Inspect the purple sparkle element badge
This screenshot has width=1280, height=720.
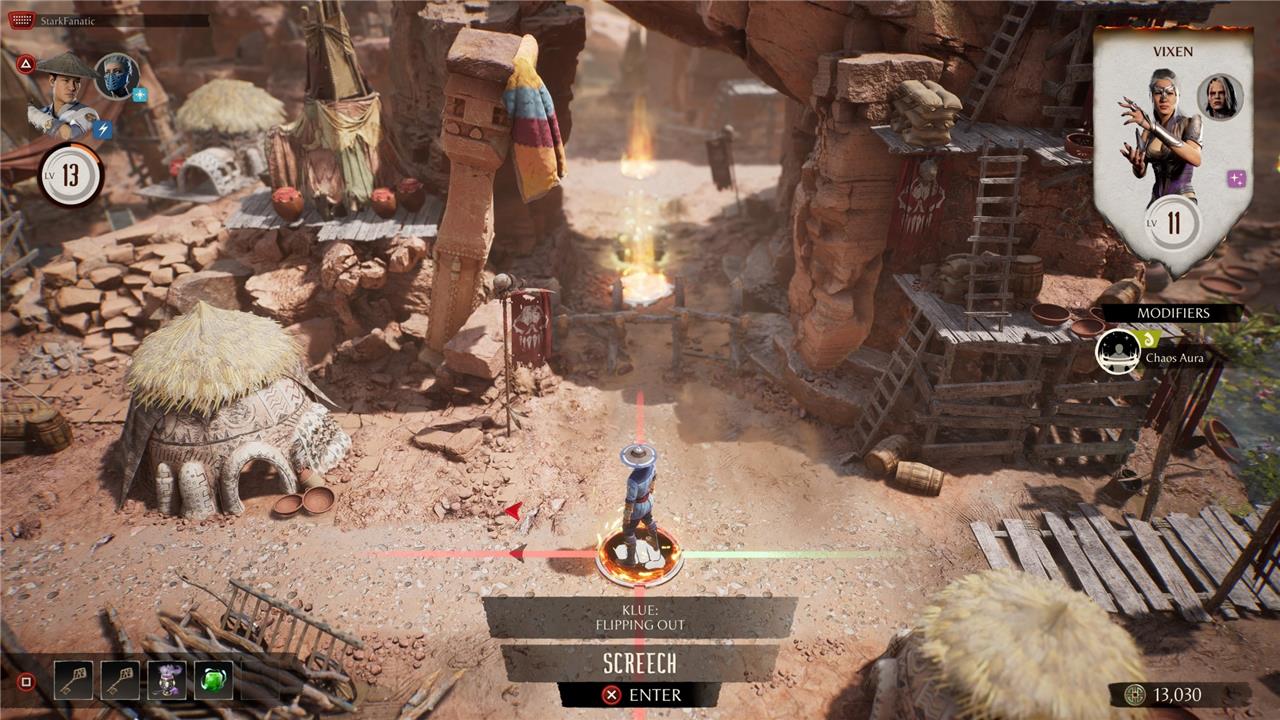coord(1237,179)
